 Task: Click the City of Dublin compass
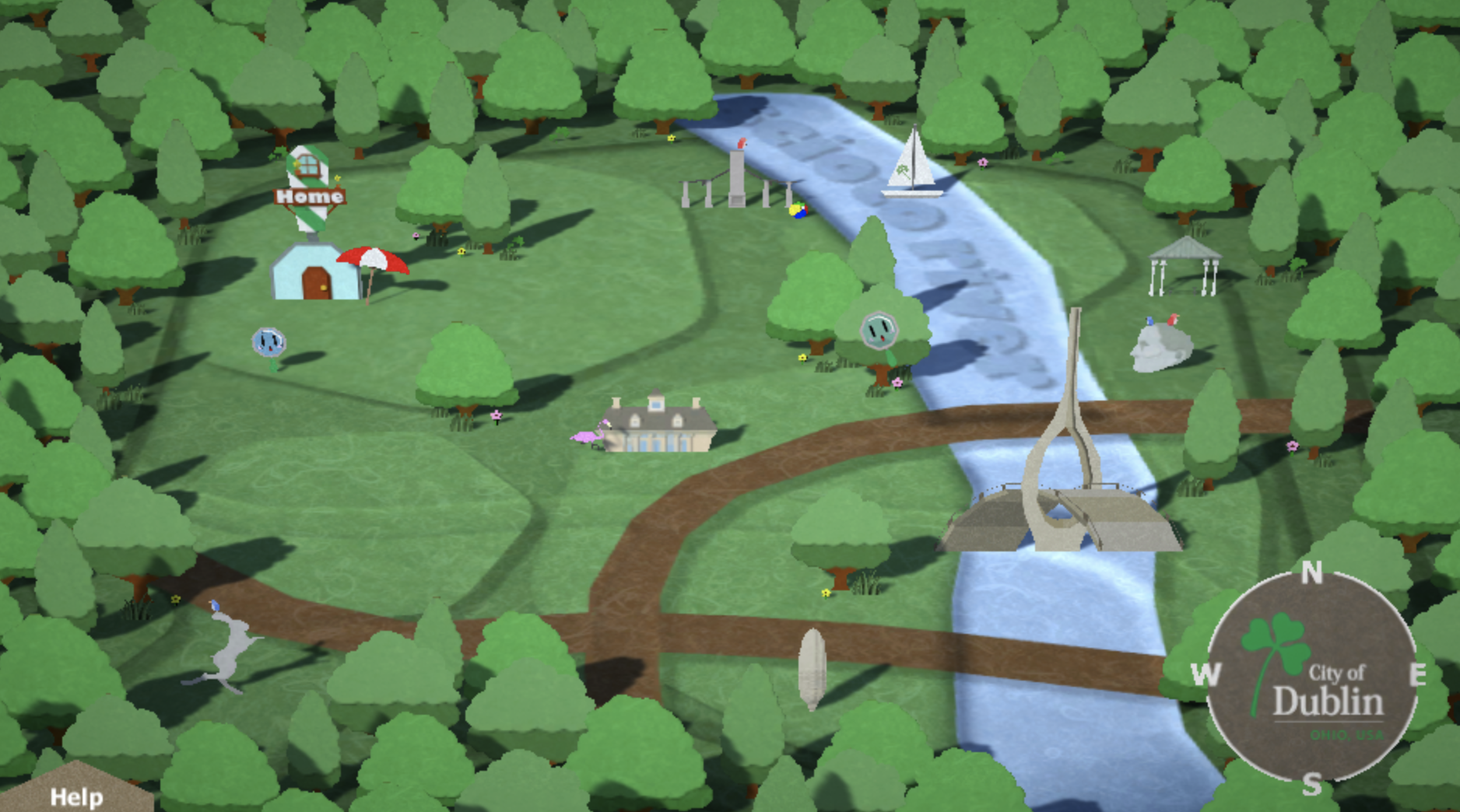1311,677
